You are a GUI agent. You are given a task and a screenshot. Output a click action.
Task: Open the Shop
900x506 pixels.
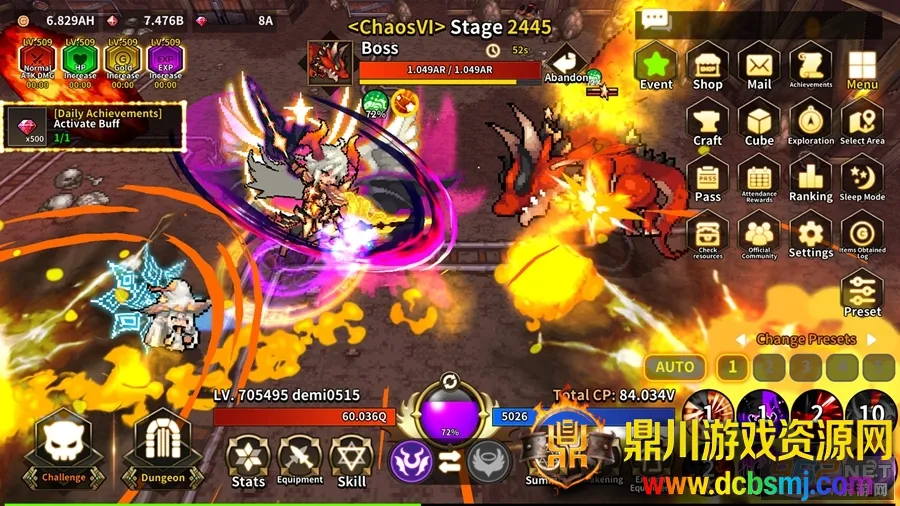pos(708,66)
